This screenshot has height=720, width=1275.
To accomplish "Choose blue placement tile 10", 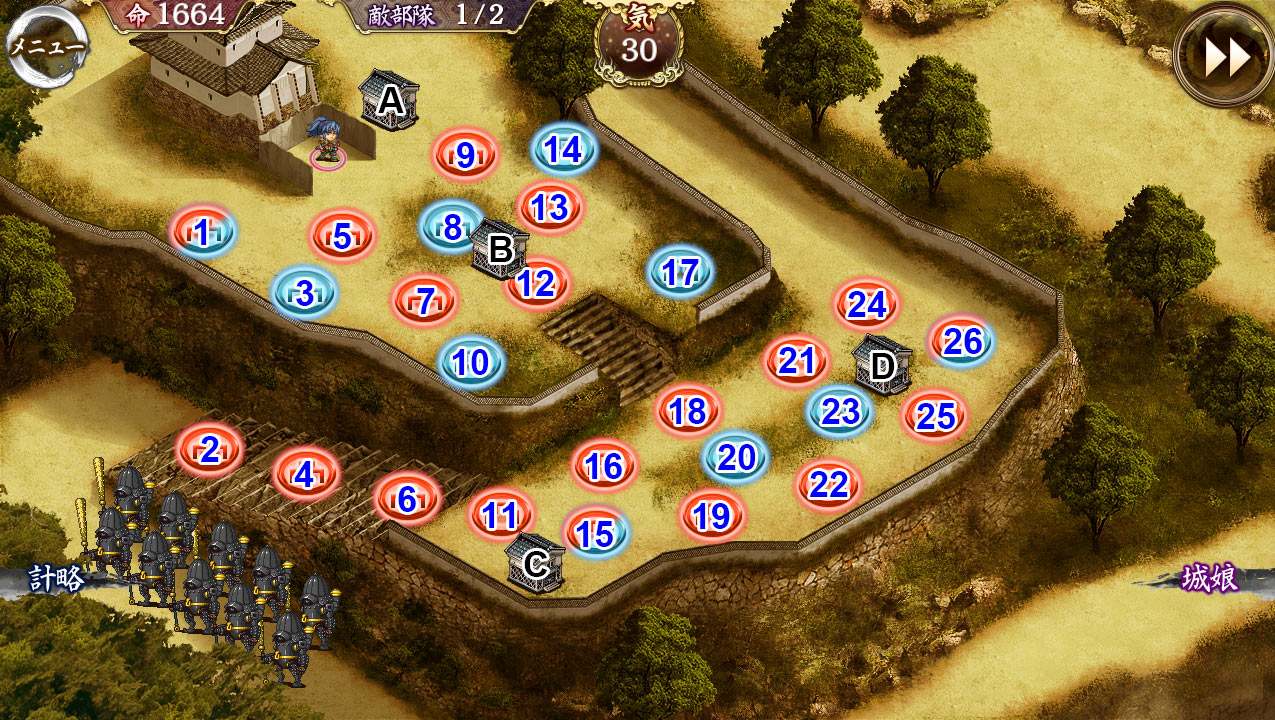I will (x=471, y=362).
